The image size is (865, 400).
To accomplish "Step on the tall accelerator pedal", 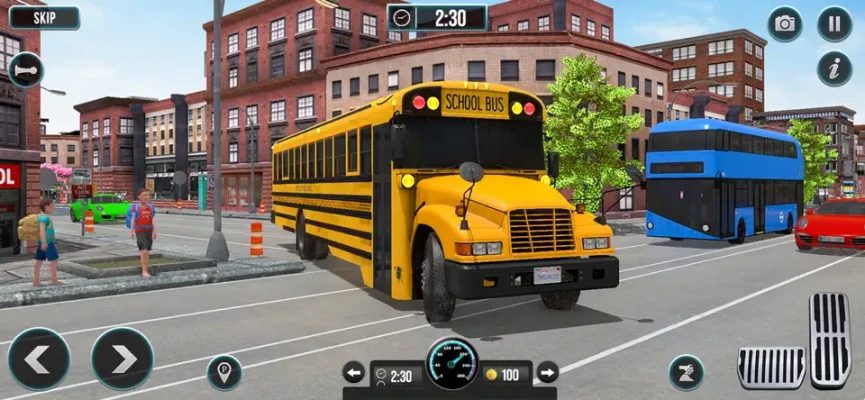I will 830,340.
